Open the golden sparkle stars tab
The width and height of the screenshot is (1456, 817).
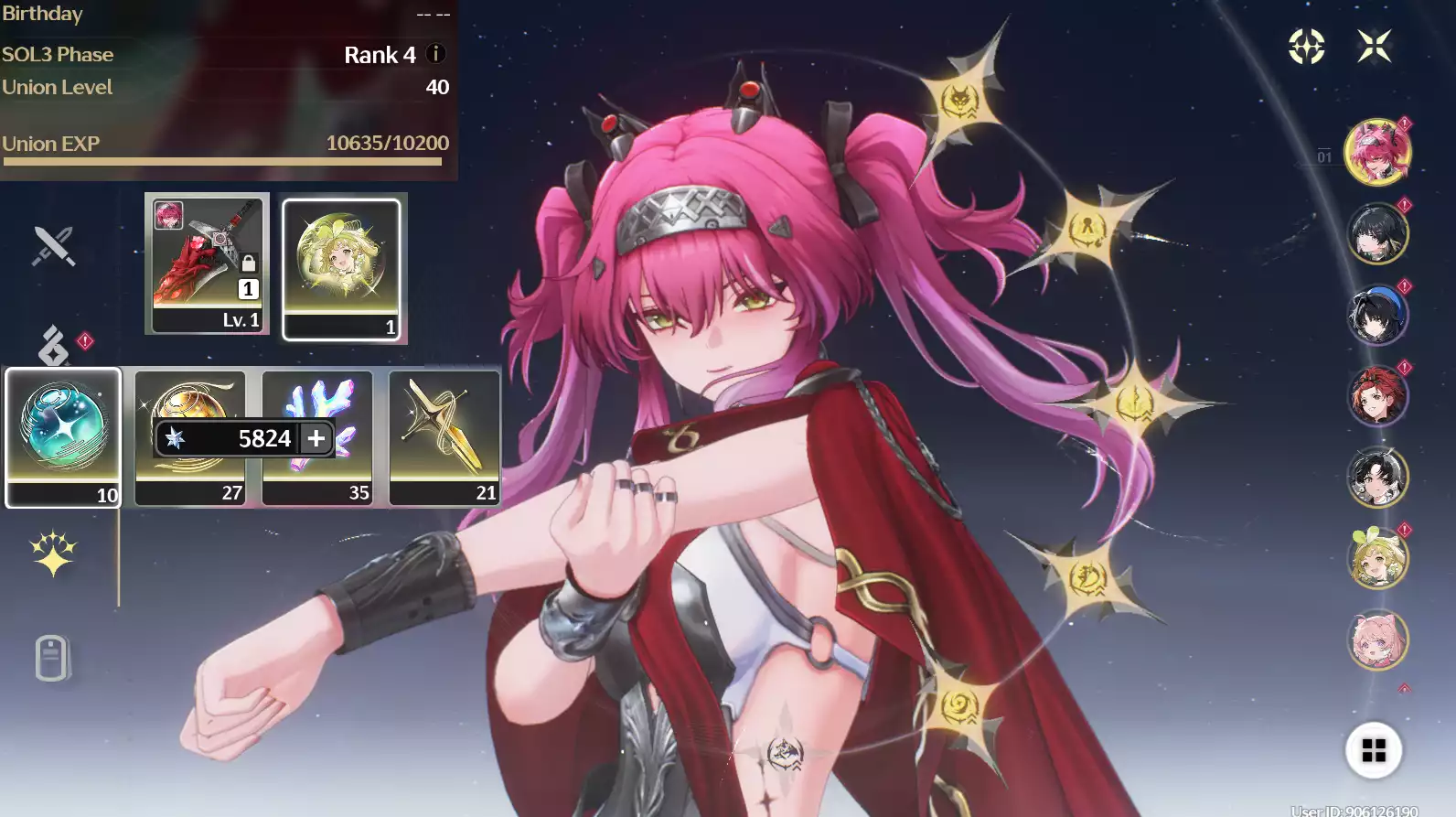(x=53, y=554)
